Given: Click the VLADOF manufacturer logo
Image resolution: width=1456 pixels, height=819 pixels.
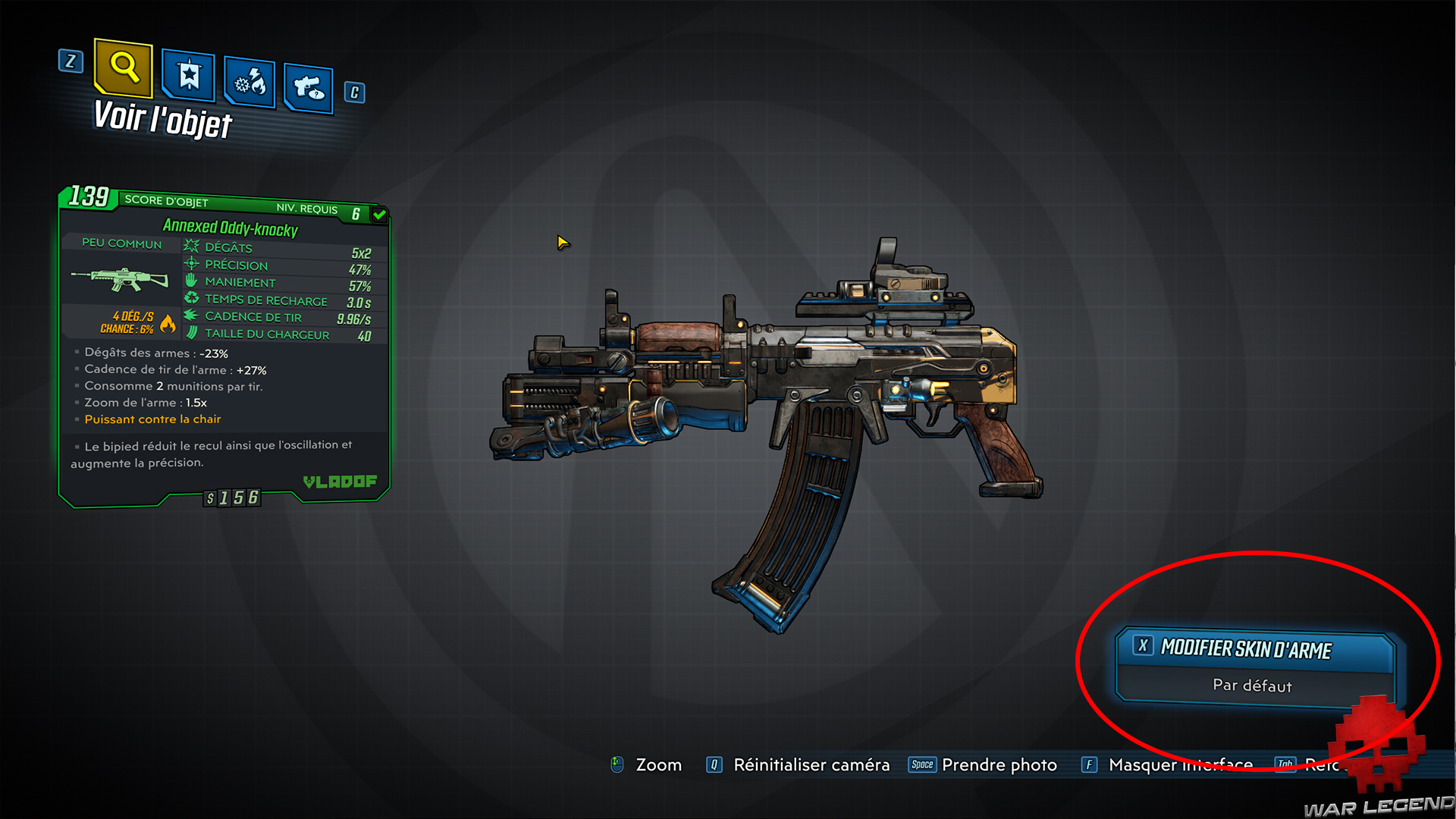Looking at the screenshot, I should tap(339, 481).
